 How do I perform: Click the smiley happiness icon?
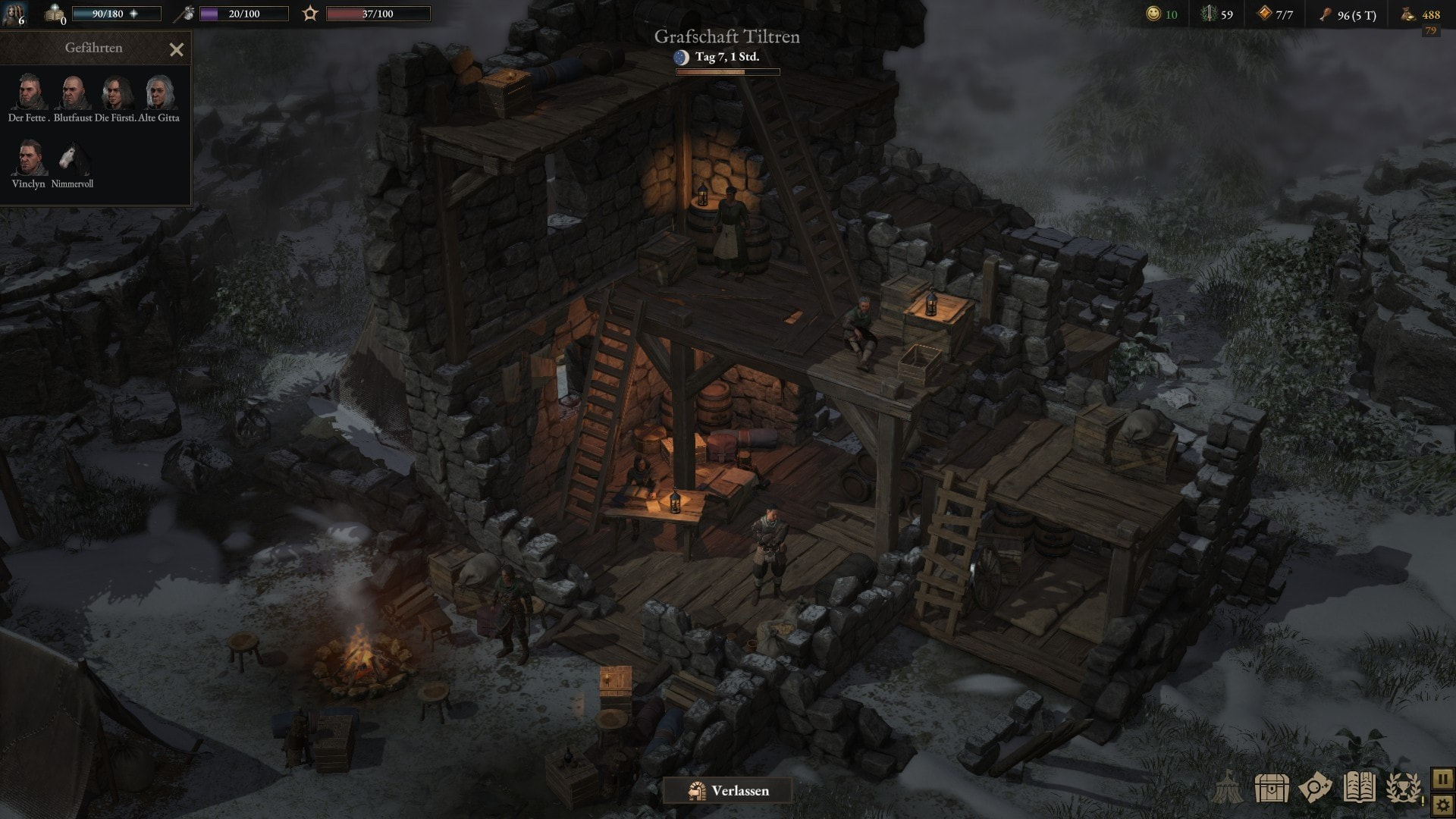click(x=1153, y=14)
